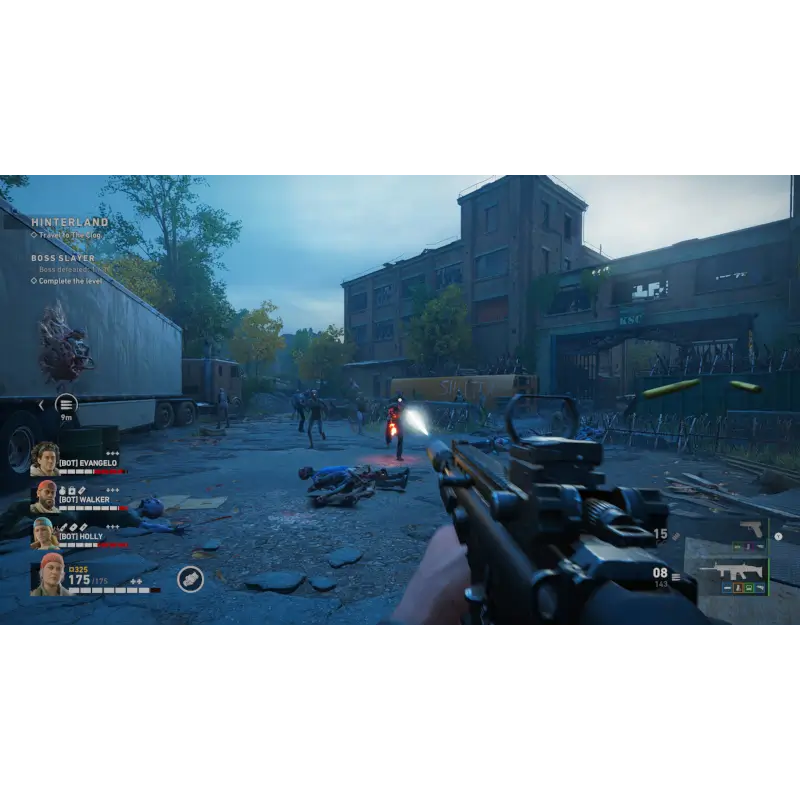Select the assault rifle weapon slot
This screenshot has width=800, height=800.
[732, 575]
